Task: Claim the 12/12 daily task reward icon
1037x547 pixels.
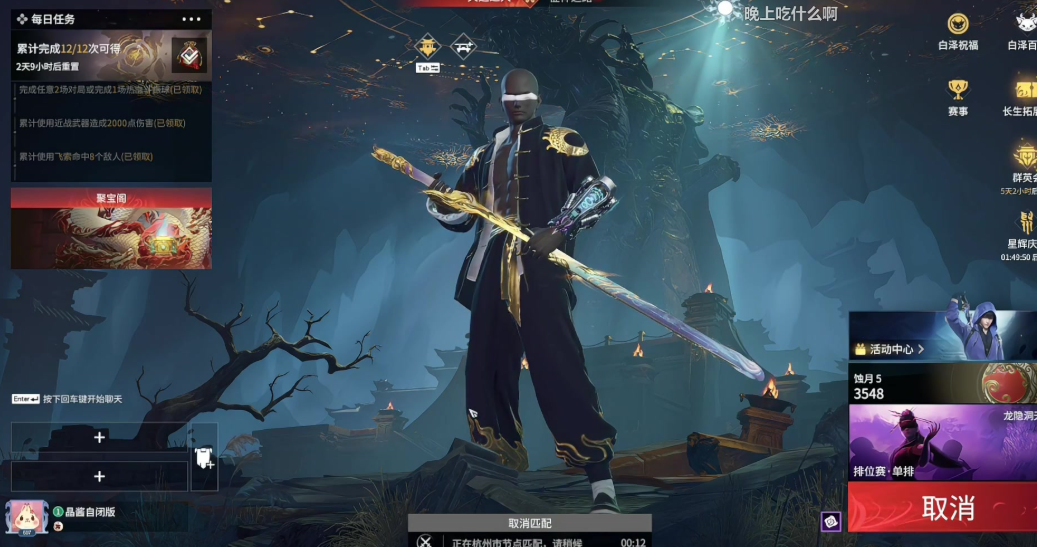Action: point(189,56)
